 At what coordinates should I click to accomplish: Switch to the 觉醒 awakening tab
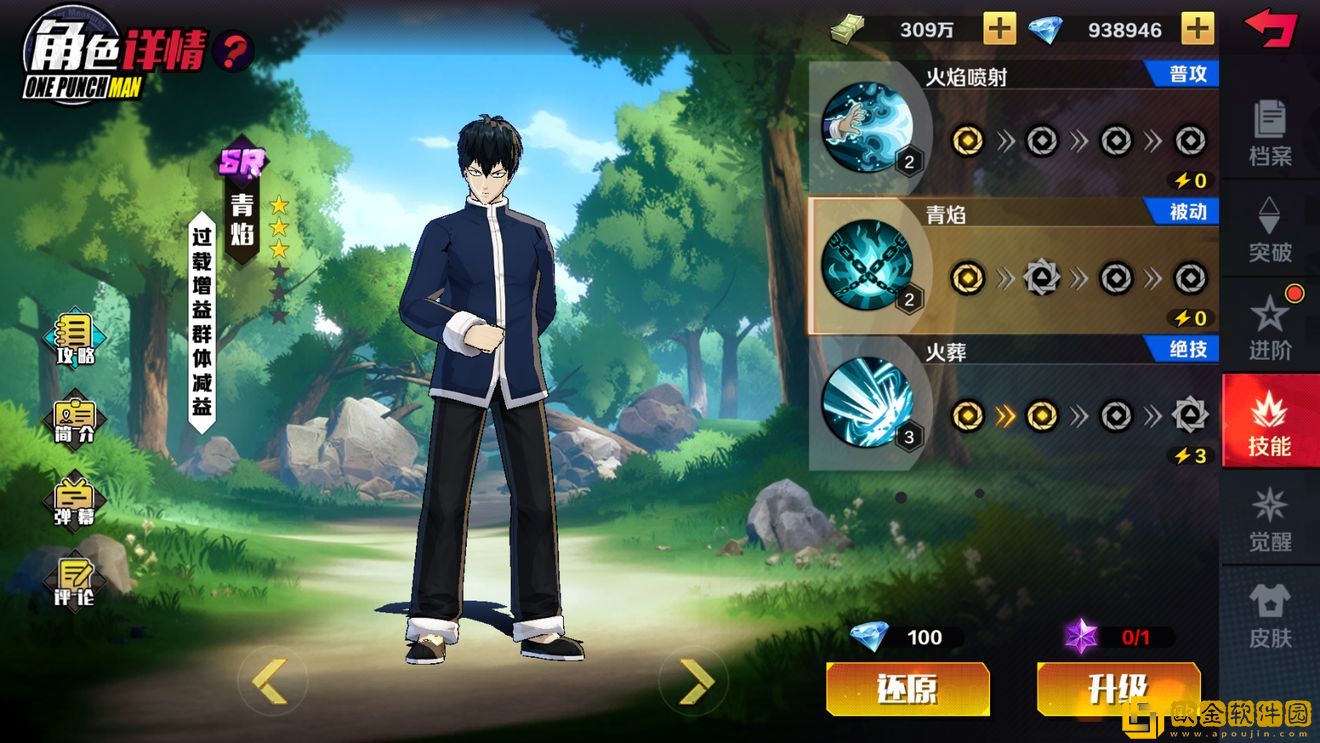[1270, 519]
